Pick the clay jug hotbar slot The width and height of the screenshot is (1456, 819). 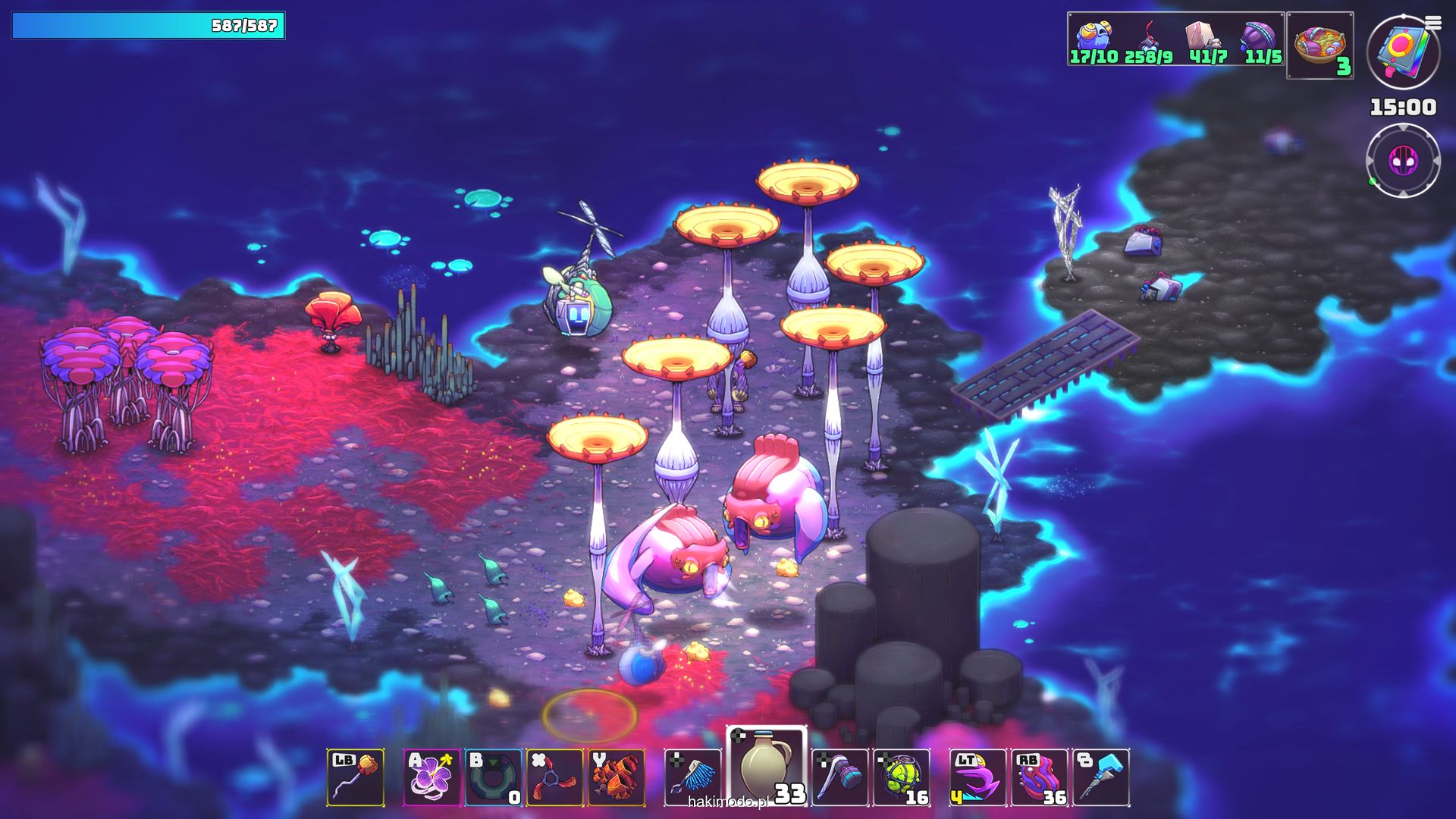[x=766, y=769]
